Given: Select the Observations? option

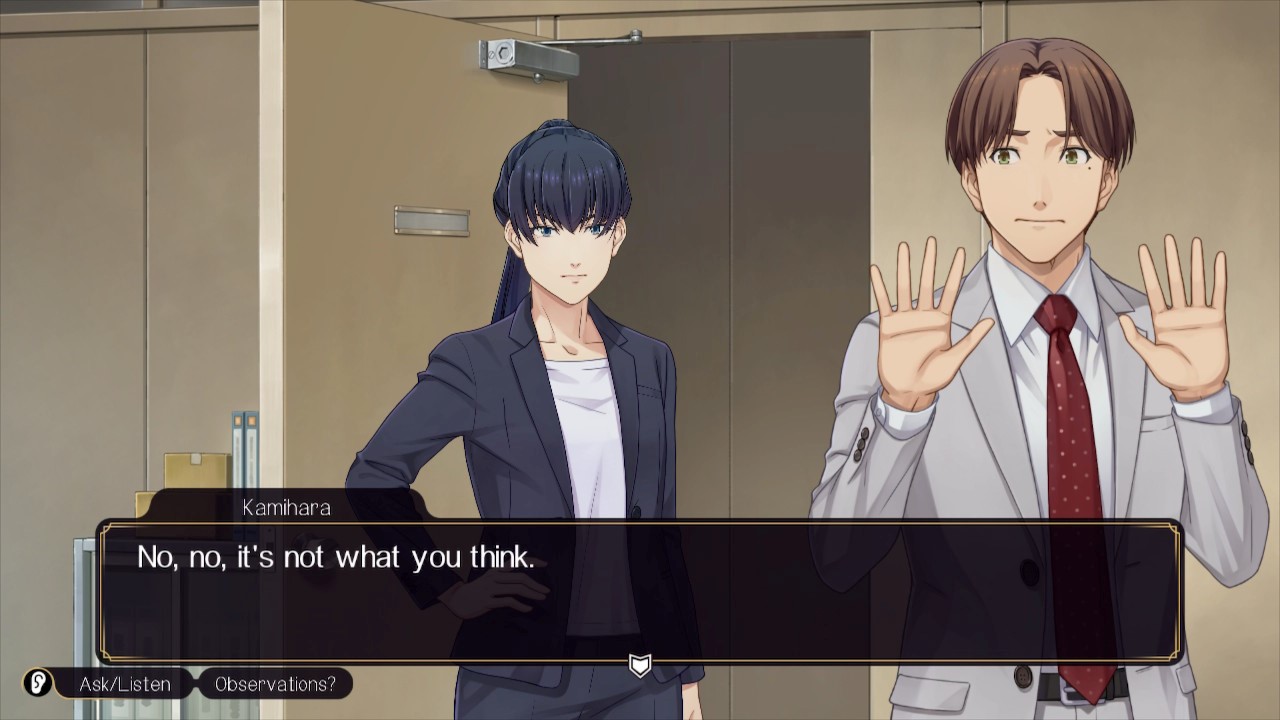Looking at the screenshot, I should (x=275, y=684).
